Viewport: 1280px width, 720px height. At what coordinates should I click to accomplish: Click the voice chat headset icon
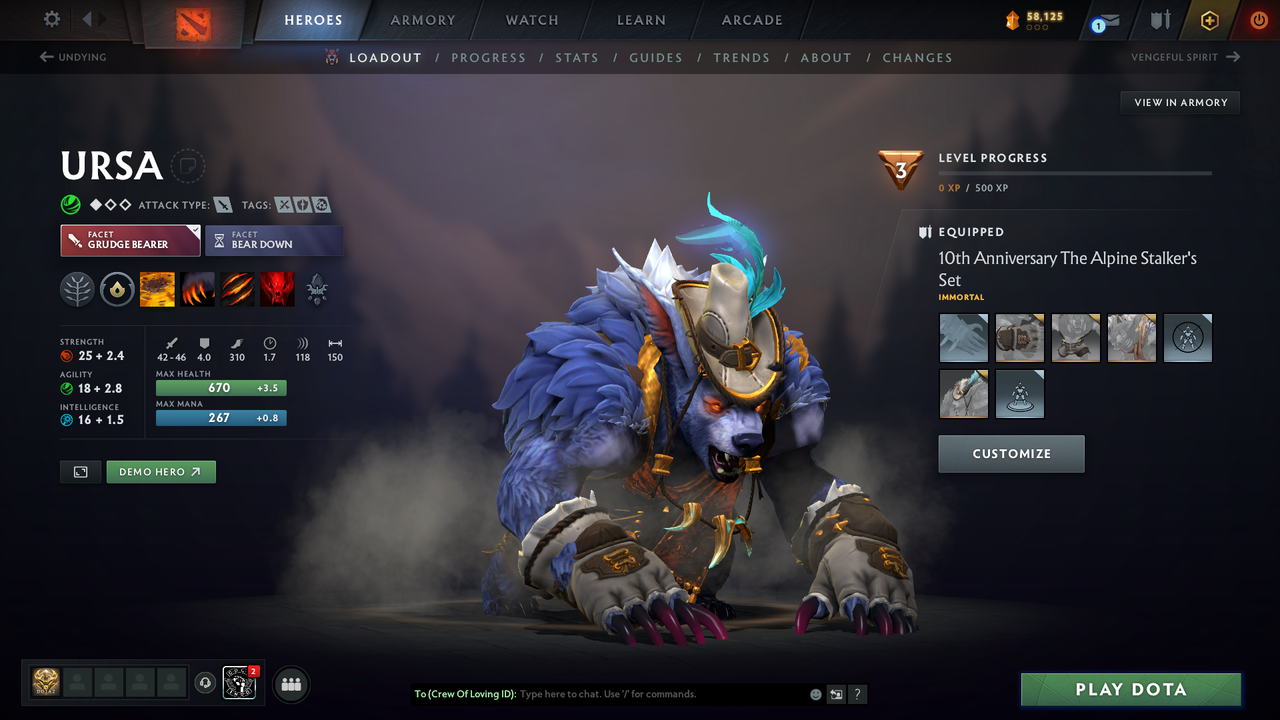[x=206, y=683]
